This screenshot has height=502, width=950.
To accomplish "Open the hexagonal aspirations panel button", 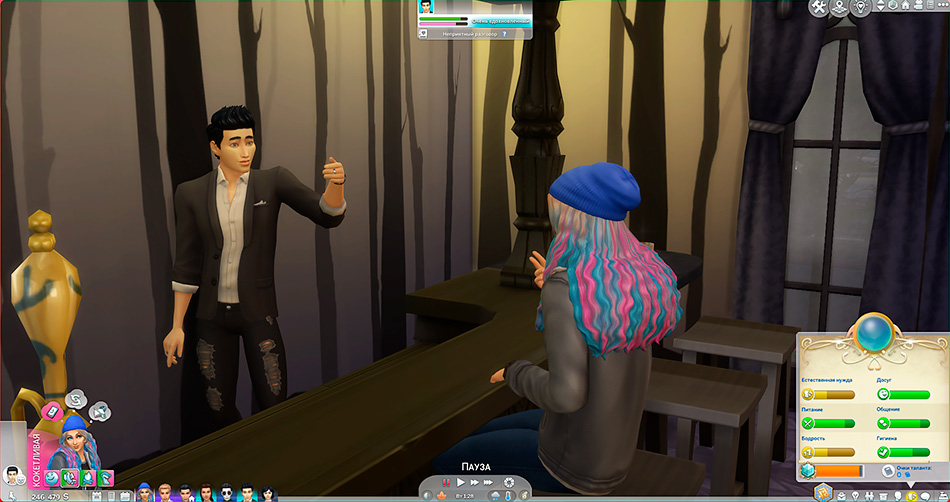I will 823,492.
